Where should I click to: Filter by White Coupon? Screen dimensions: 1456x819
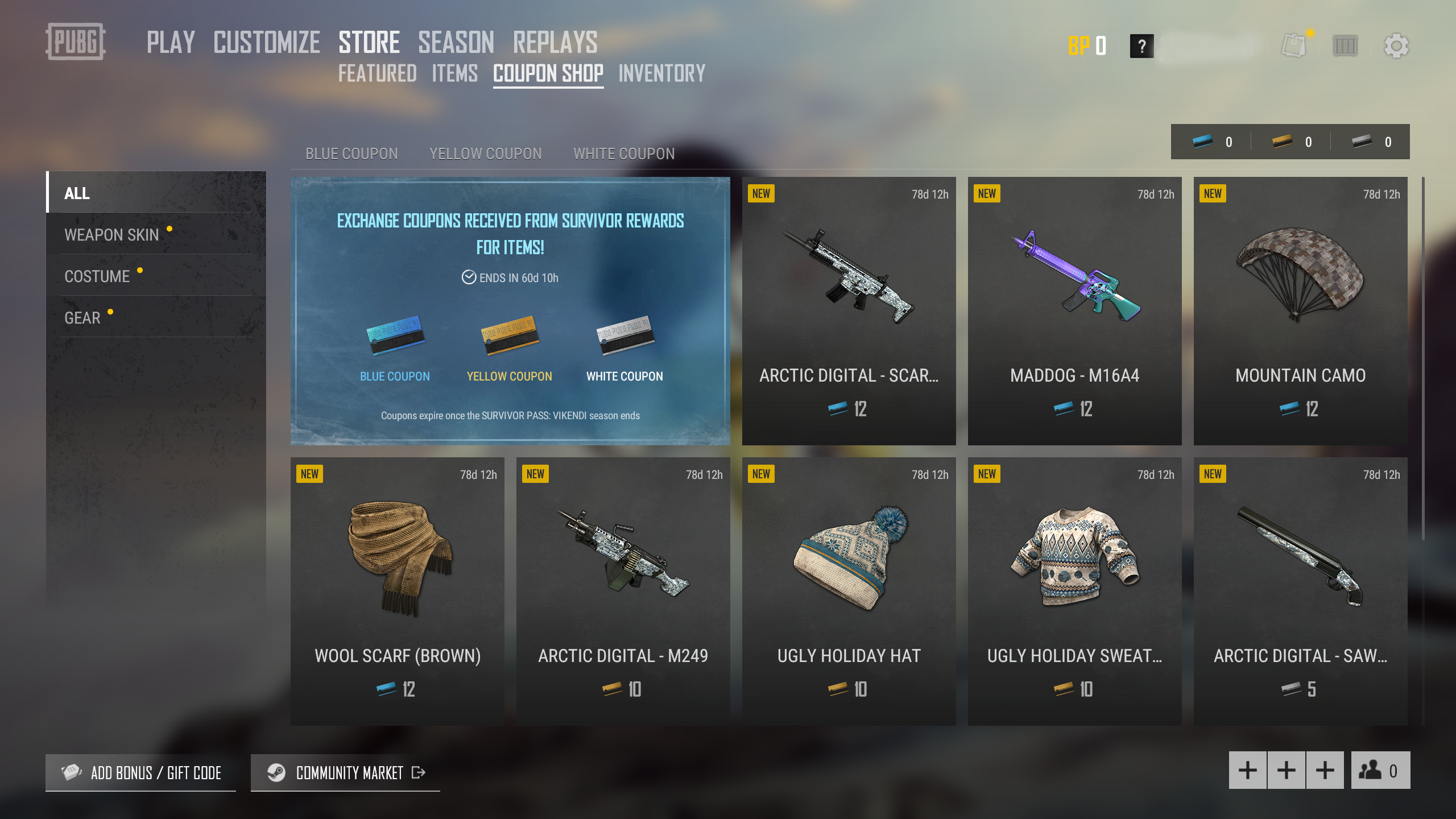(624, 154)
